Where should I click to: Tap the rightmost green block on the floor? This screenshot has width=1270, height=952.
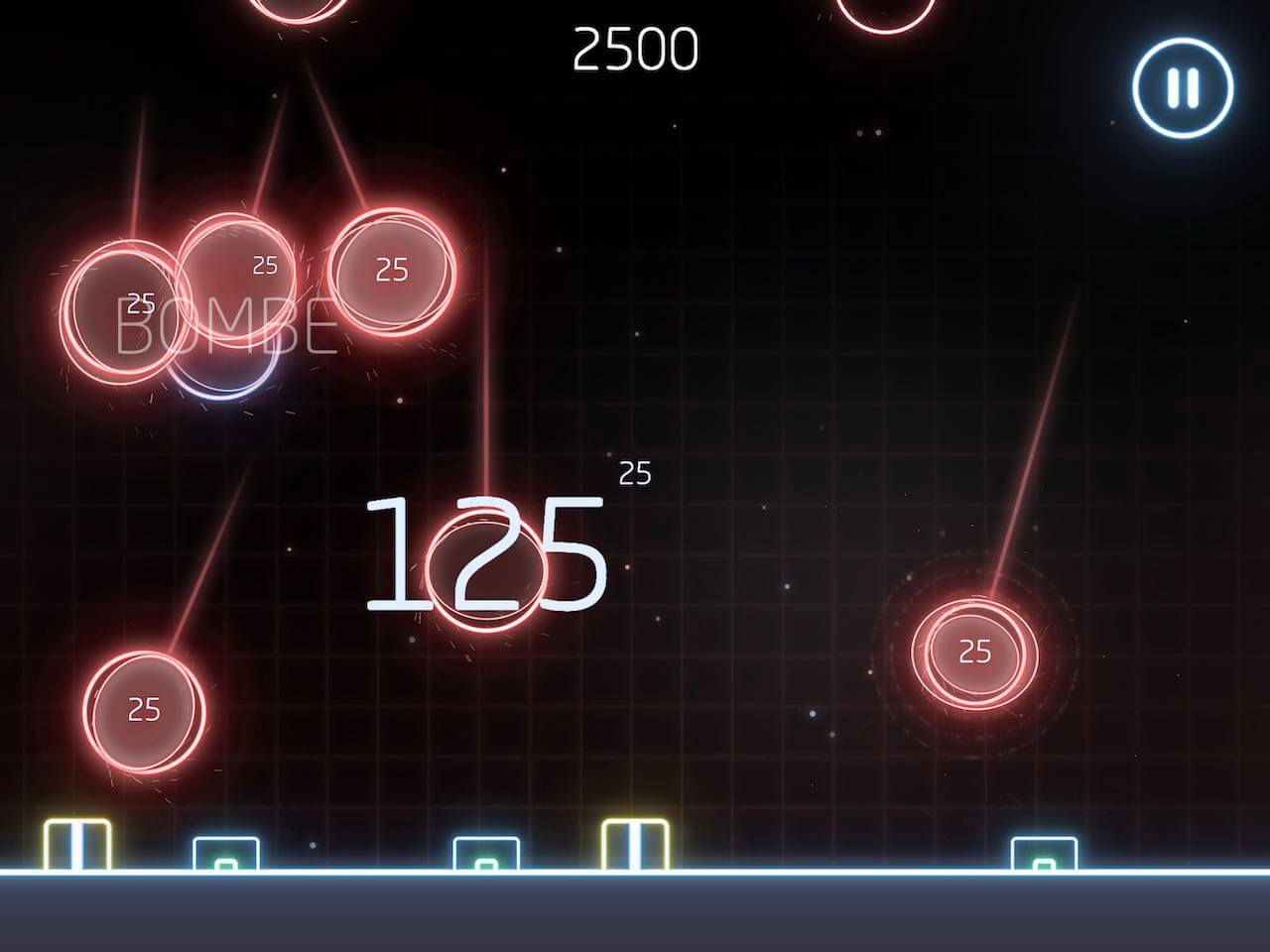pos(1043,855)
